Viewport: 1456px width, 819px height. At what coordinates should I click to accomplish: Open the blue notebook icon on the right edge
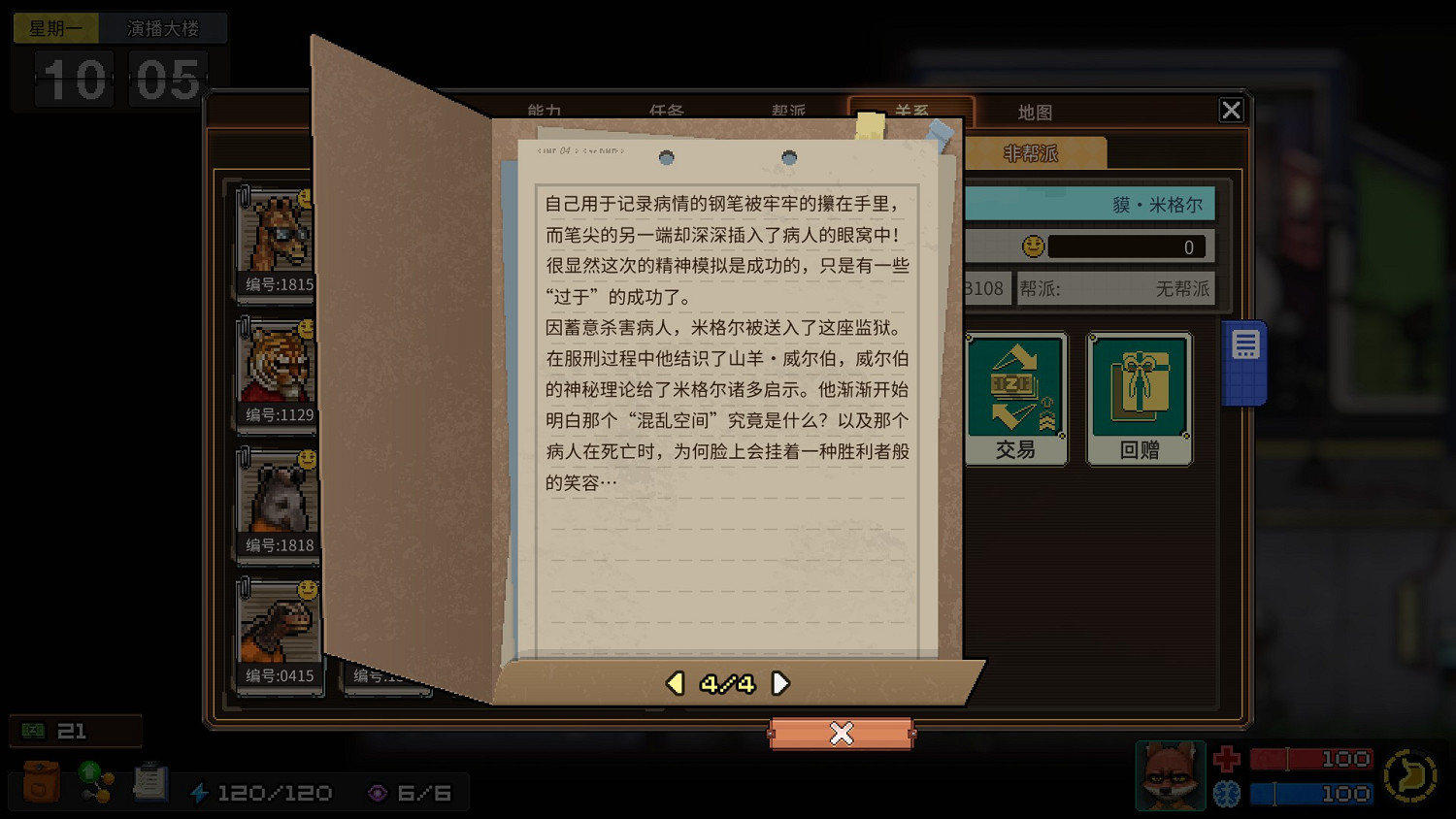tap(1245, 359)
